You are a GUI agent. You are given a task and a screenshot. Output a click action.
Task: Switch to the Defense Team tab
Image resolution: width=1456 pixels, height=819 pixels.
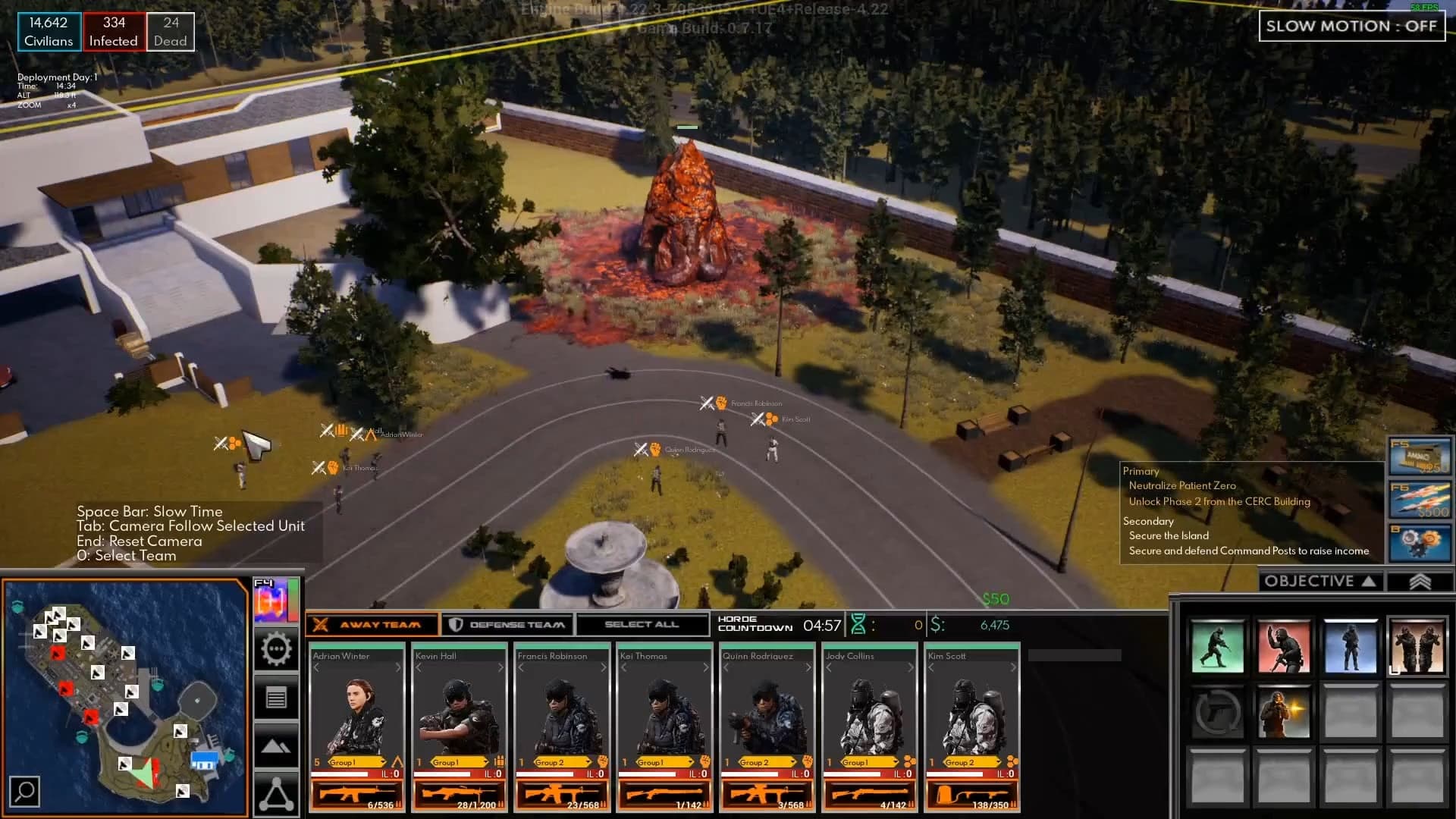[507, 625]
